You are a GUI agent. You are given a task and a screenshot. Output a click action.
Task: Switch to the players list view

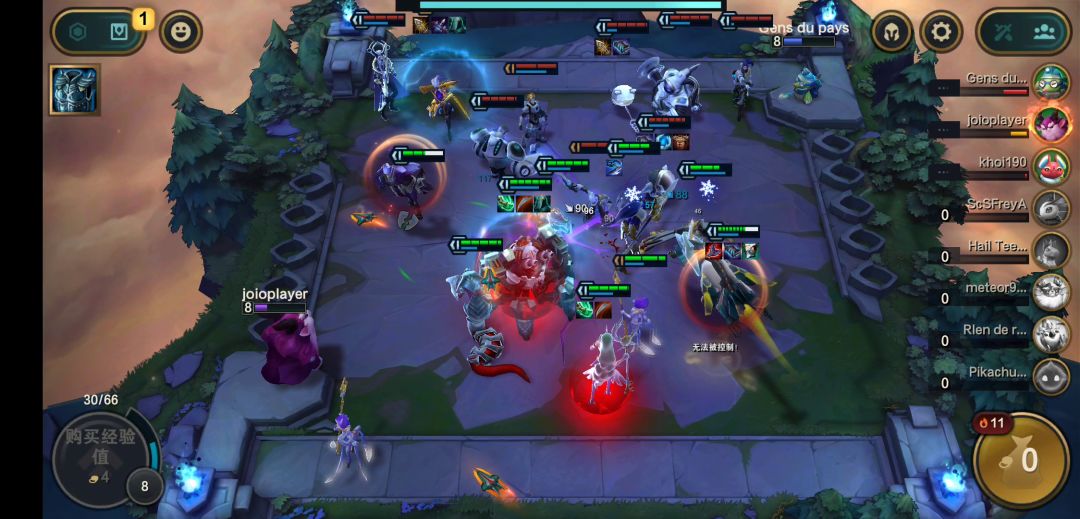(1045, 32)
